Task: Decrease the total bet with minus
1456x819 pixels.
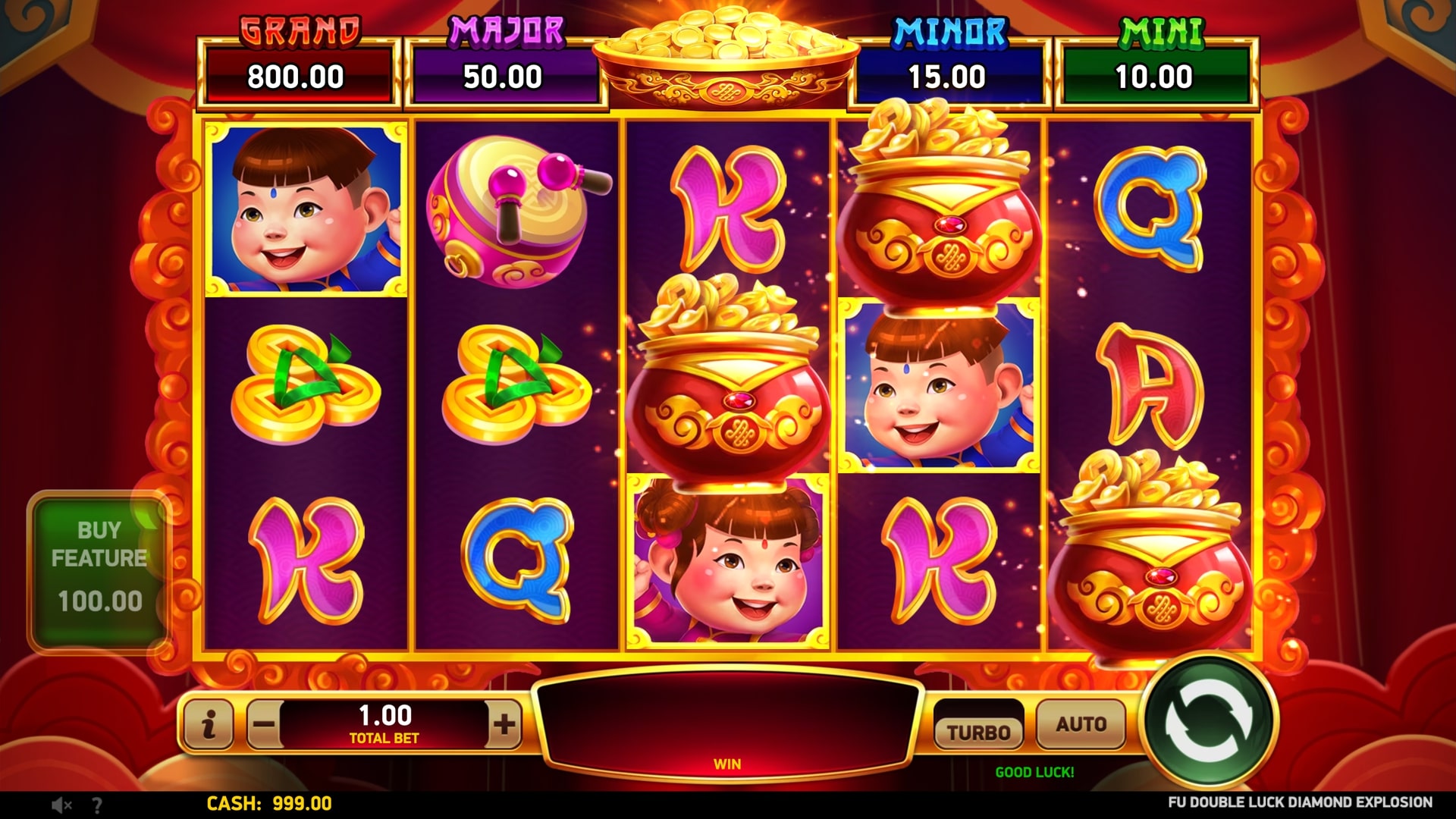Action: coord(264,724)
